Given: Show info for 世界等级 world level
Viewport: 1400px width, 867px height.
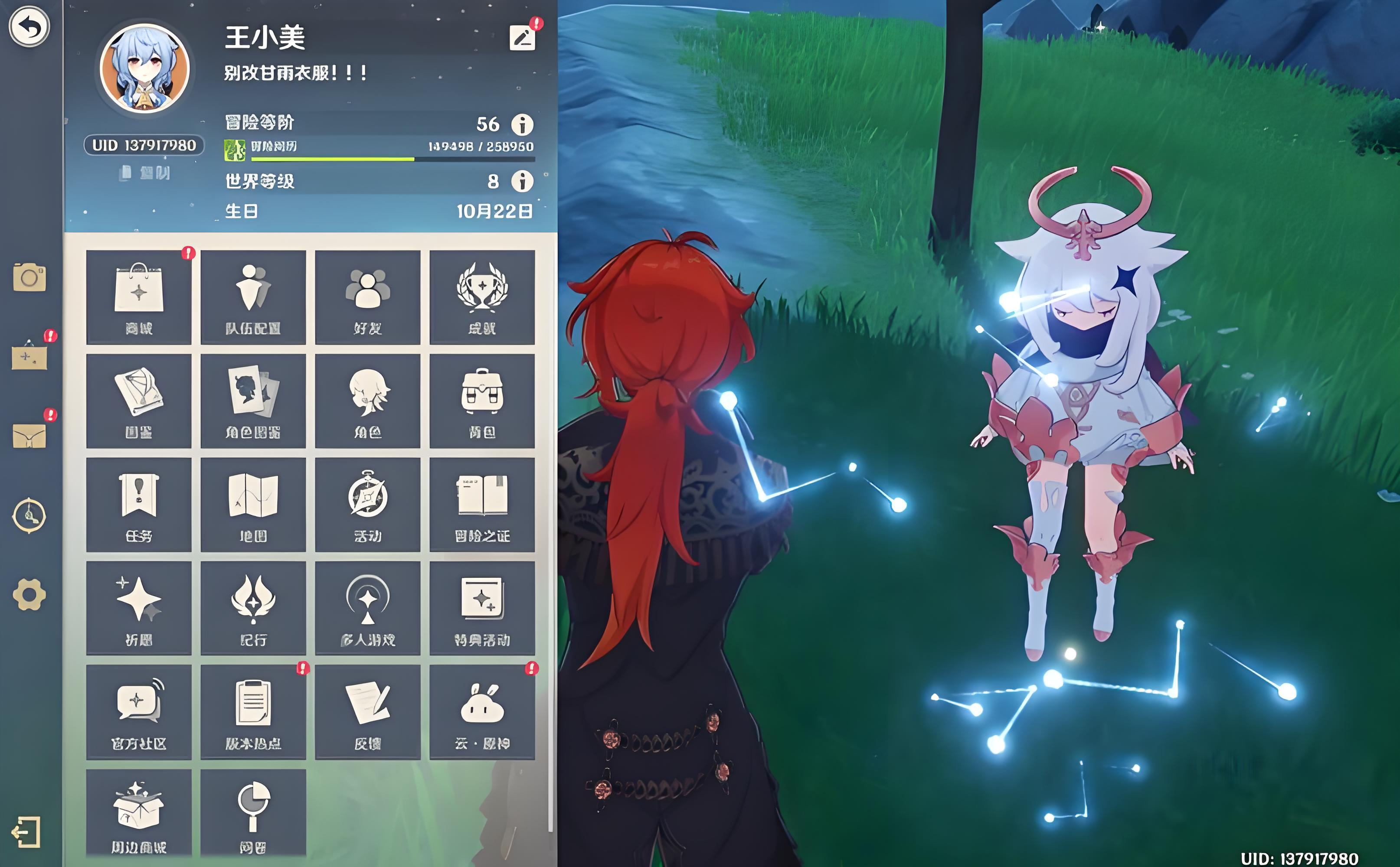Looking at the screenshot, I should (x=522, y=181).
